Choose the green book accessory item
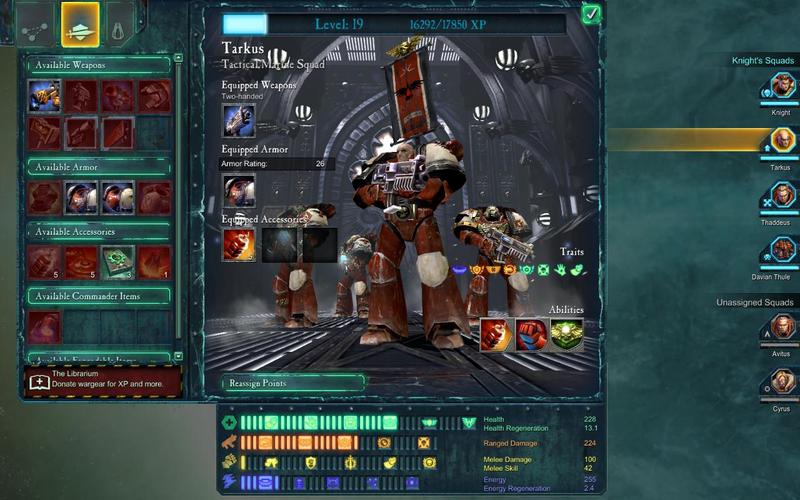The width and height of the screenshot is (800, 500). point(117,262)
